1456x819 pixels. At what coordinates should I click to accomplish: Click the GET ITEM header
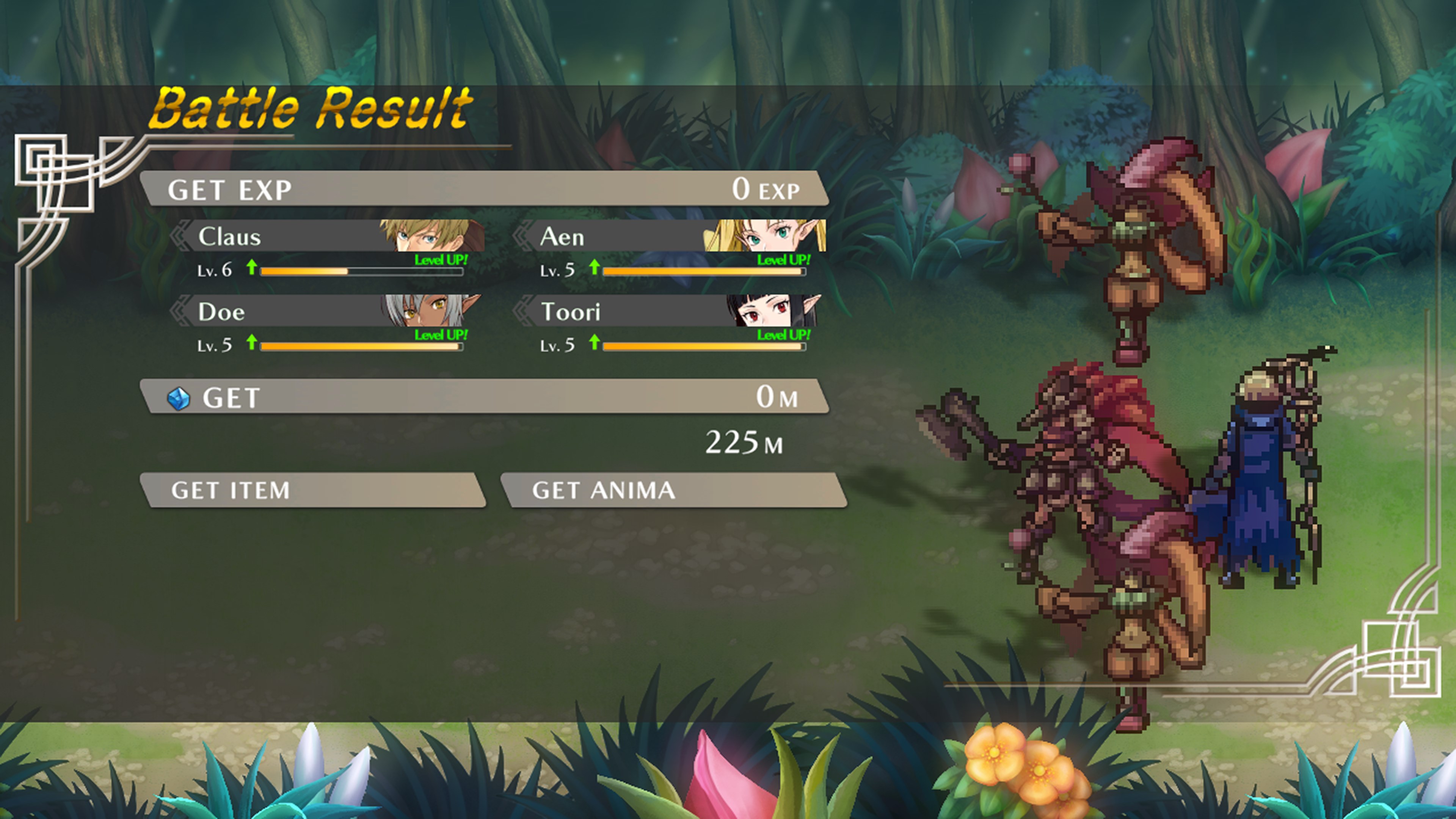tap(313, 490)
